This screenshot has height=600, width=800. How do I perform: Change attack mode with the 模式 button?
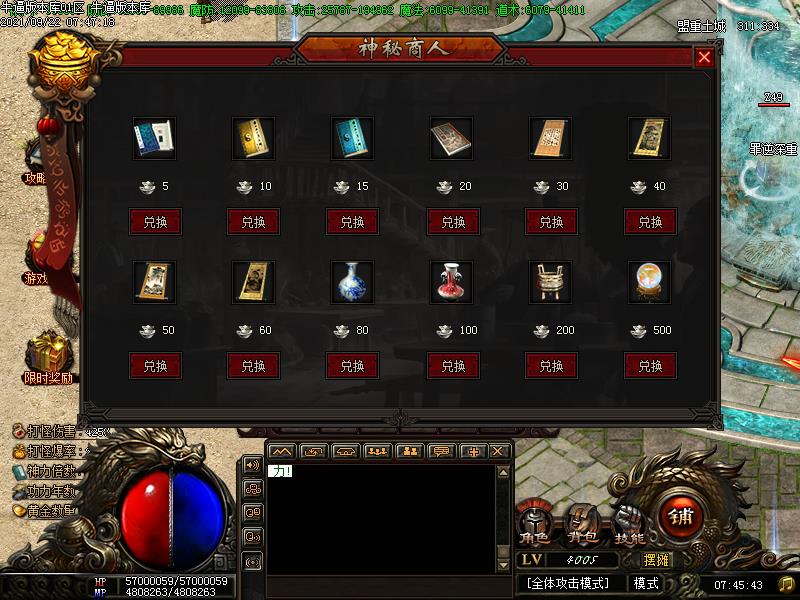tap(646, 583)
